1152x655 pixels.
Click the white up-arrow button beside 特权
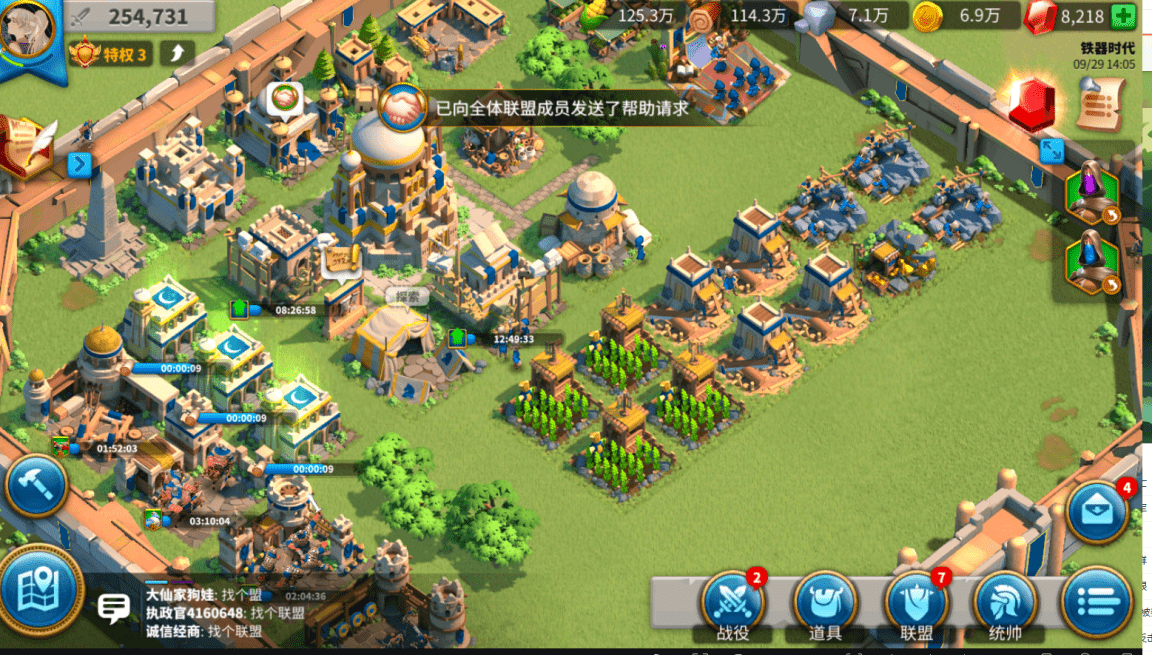tap(177, 53)
